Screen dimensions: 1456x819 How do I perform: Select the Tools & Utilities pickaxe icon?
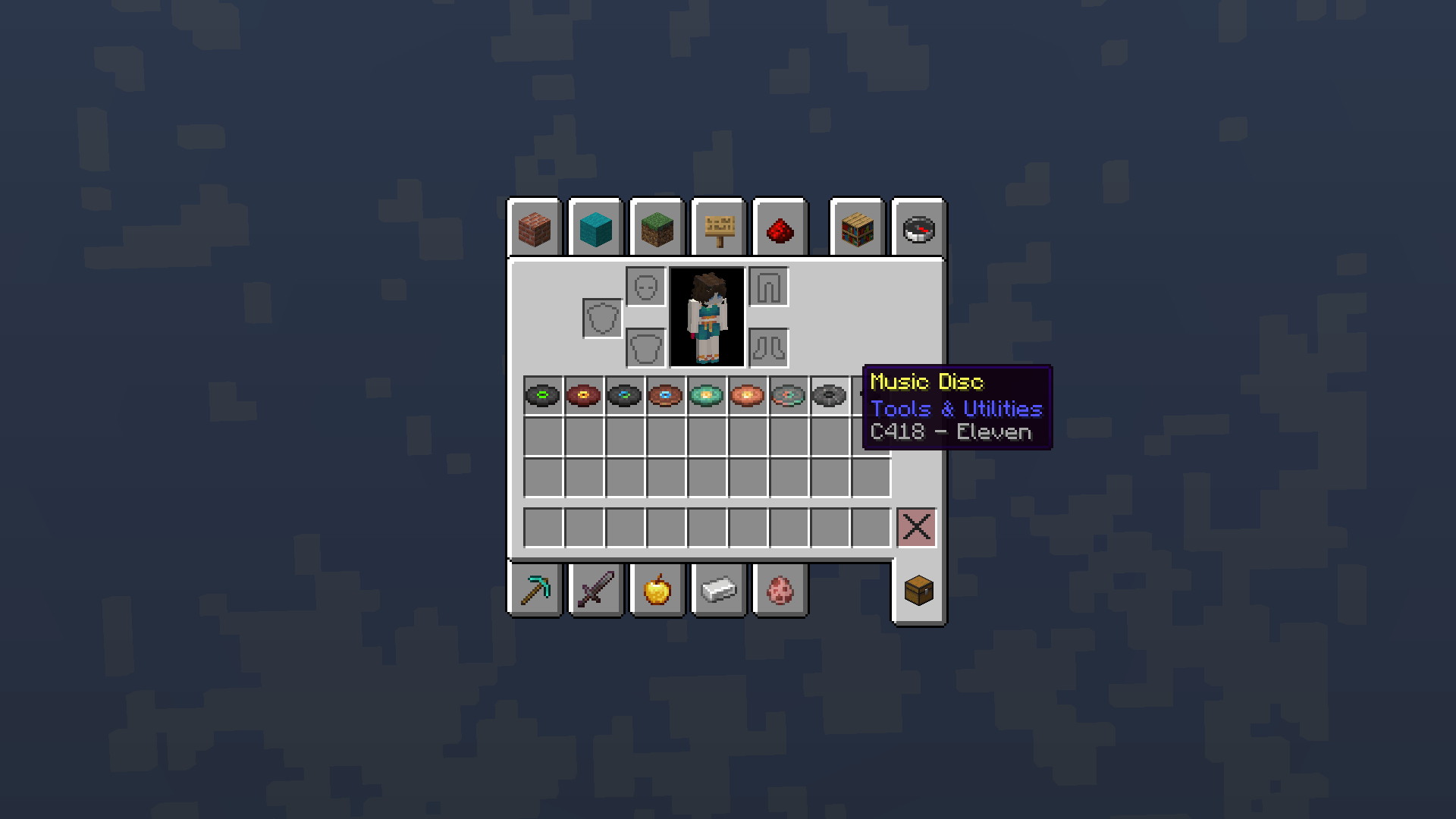click(x=535, y=591)
